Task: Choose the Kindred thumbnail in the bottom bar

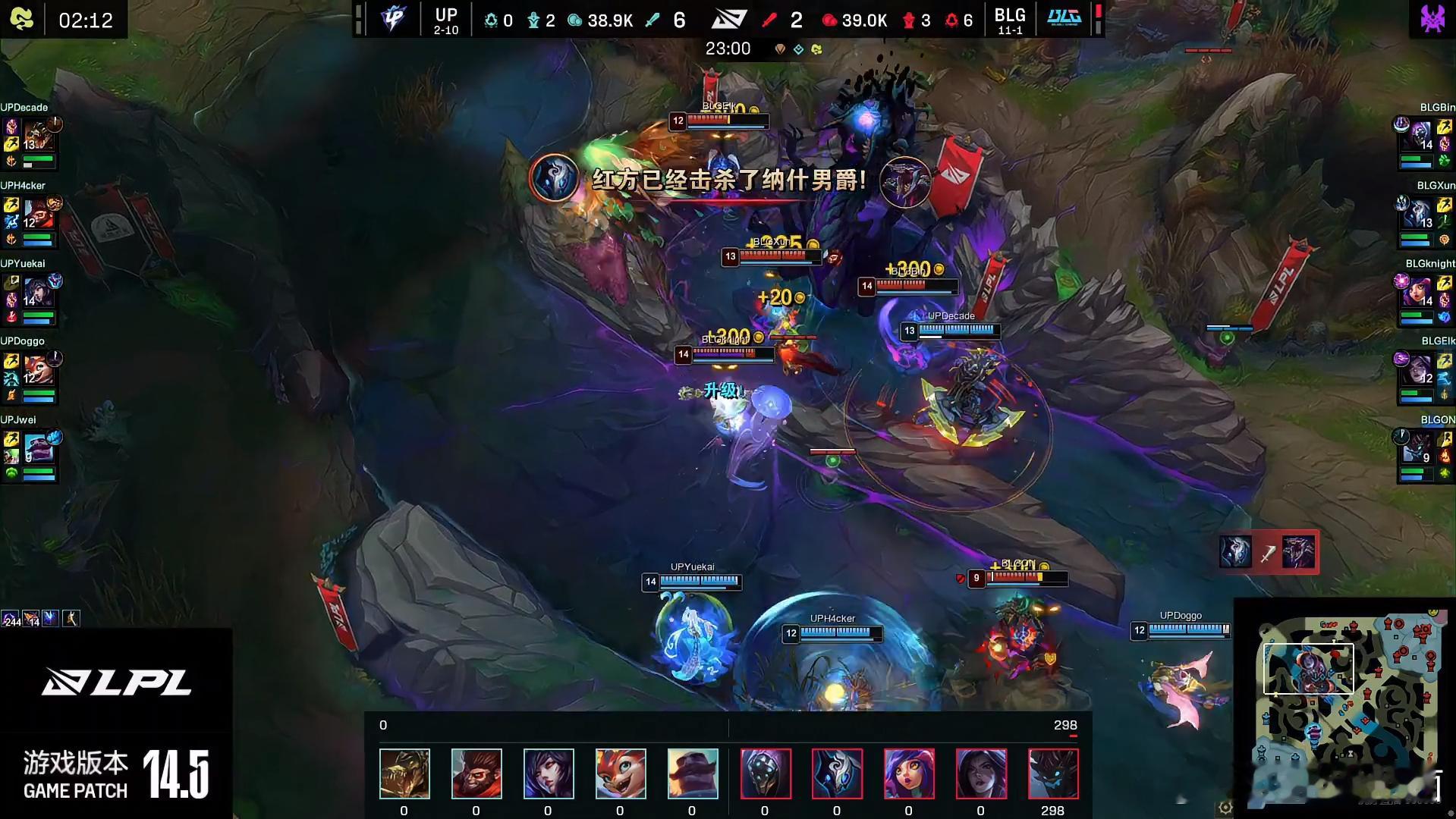Action: [x=837, y=773]
